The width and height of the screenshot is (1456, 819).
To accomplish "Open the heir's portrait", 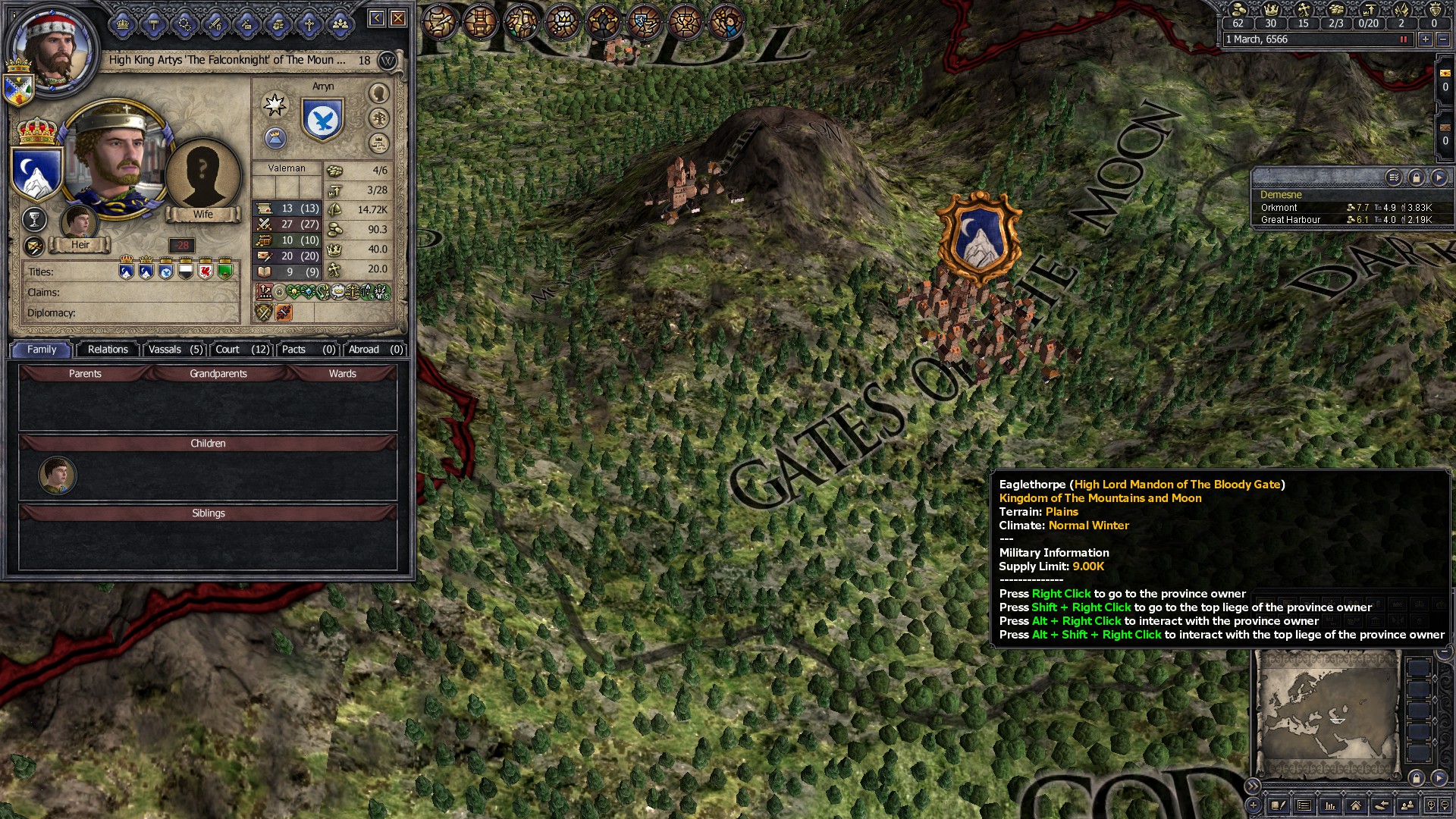I will (78, 222).
